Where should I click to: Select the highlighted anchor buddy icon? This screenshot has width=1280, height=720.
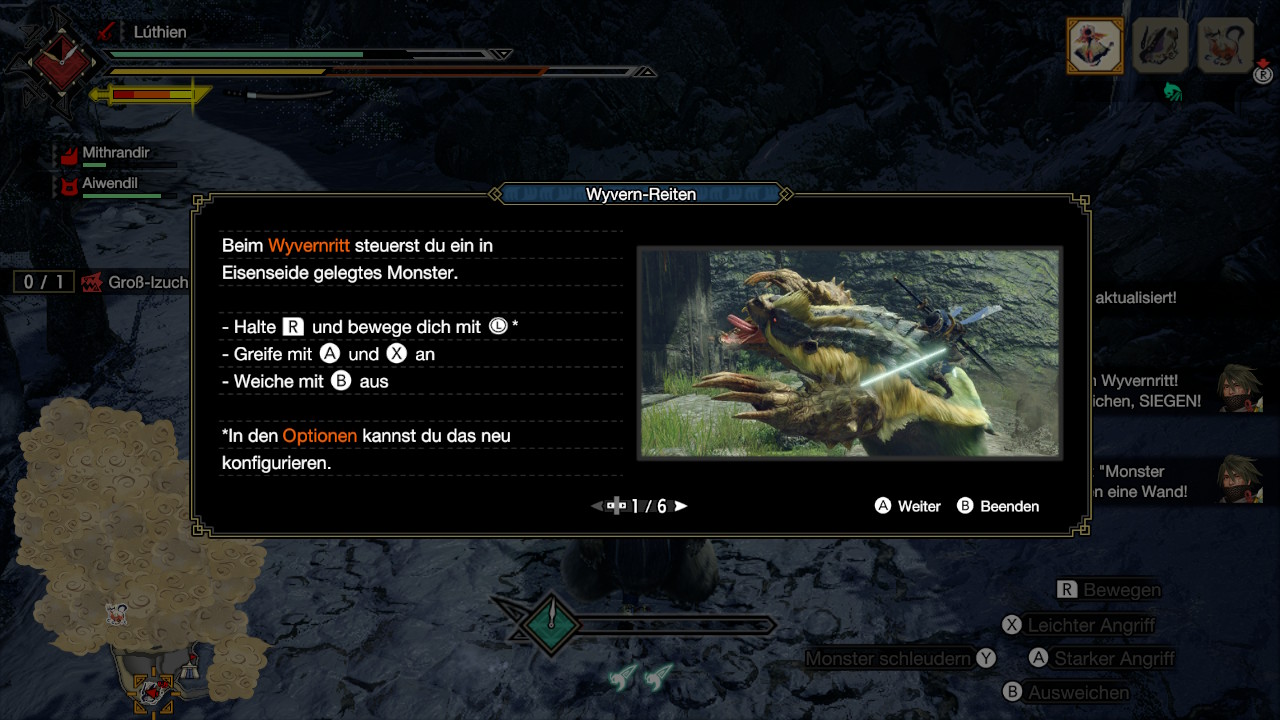(x=1095, y=45)
